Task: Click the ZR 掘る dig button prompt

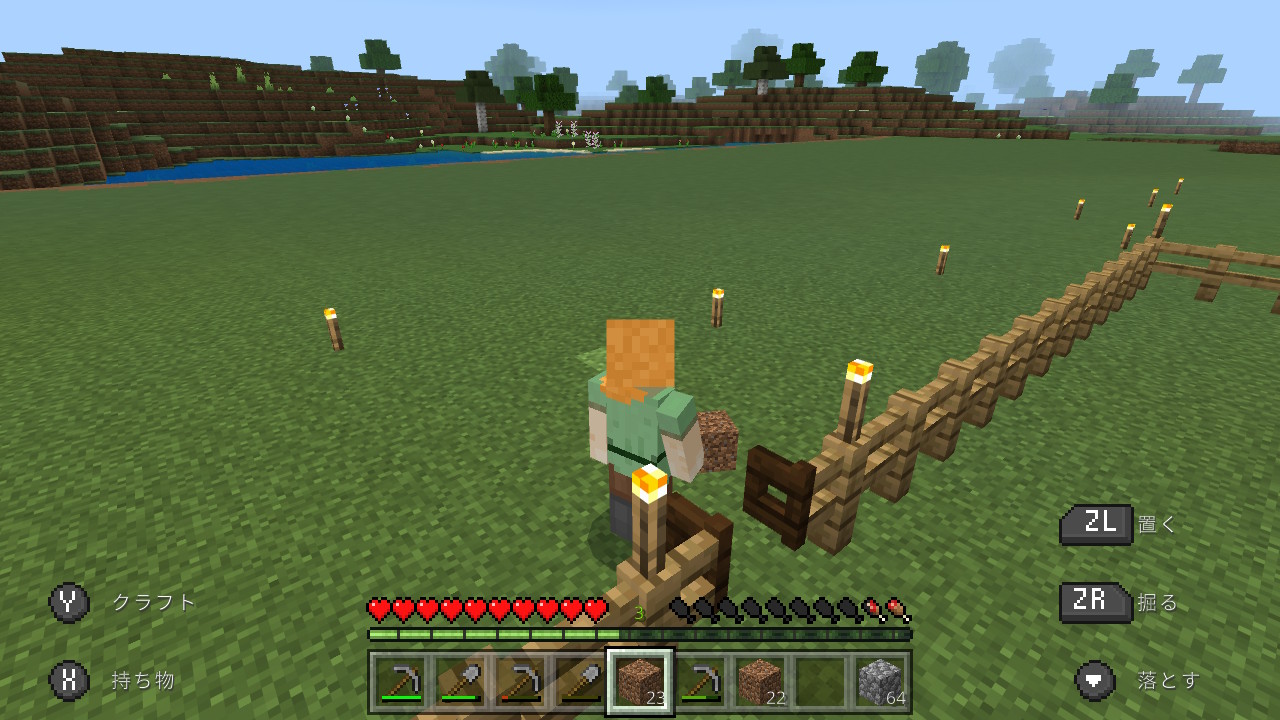Action: tap(1095, 604)
